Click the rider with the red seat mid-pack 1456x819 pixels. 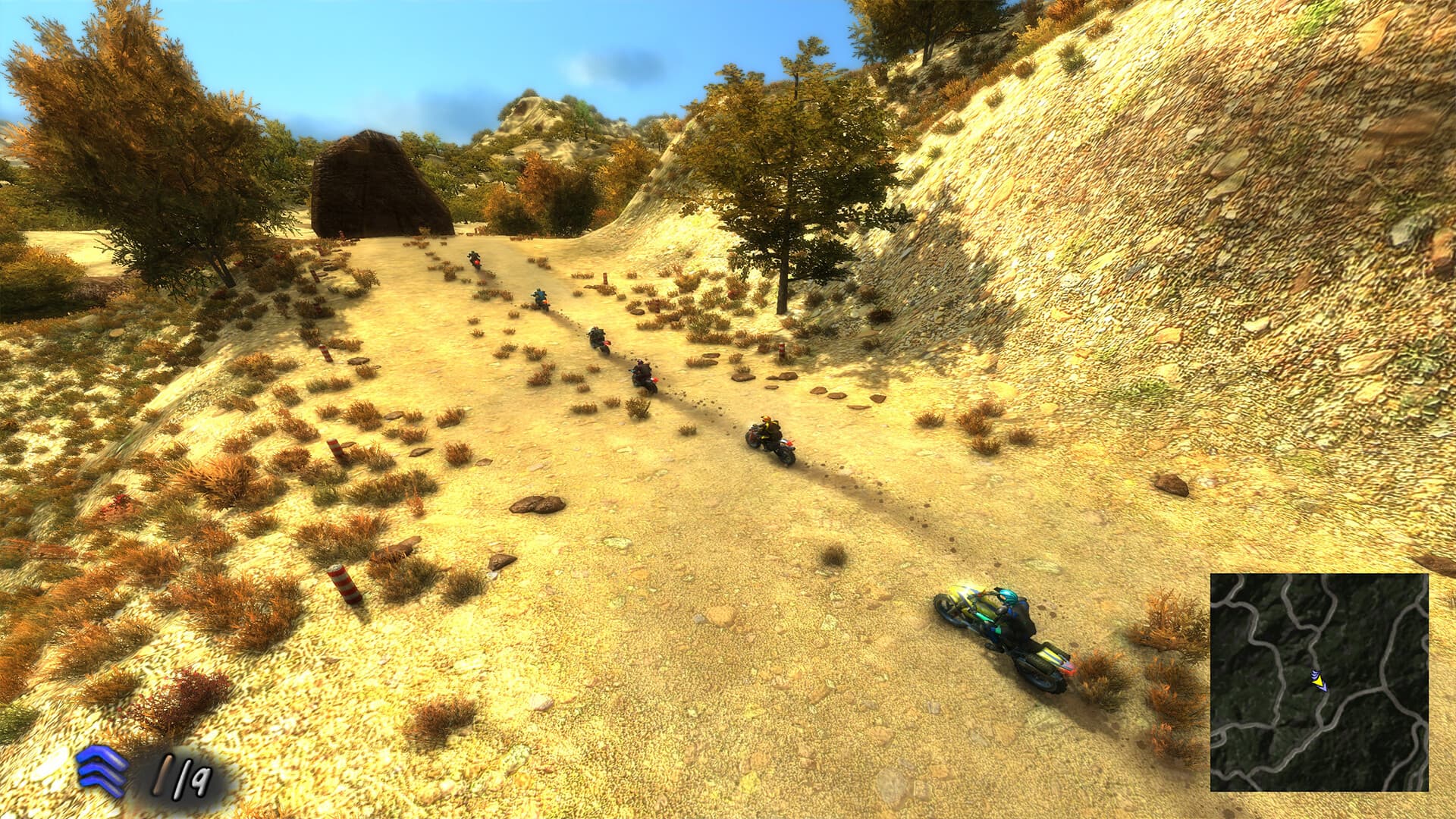click(x=598, y=340)
